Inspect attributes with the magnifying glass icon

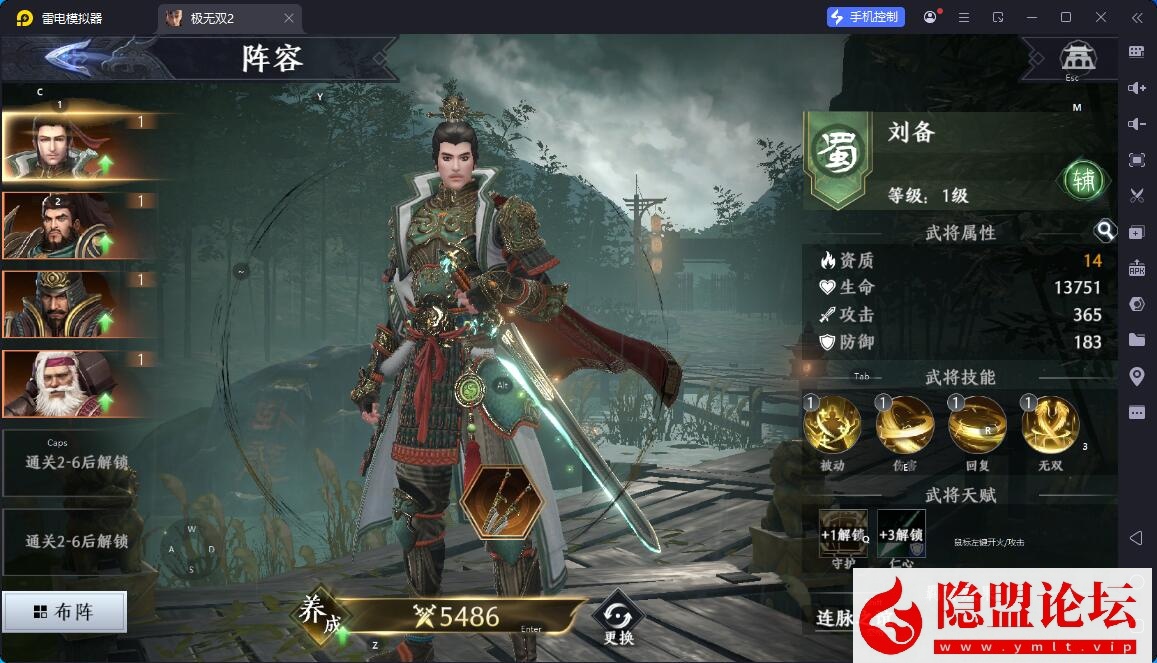(1105, 232)
